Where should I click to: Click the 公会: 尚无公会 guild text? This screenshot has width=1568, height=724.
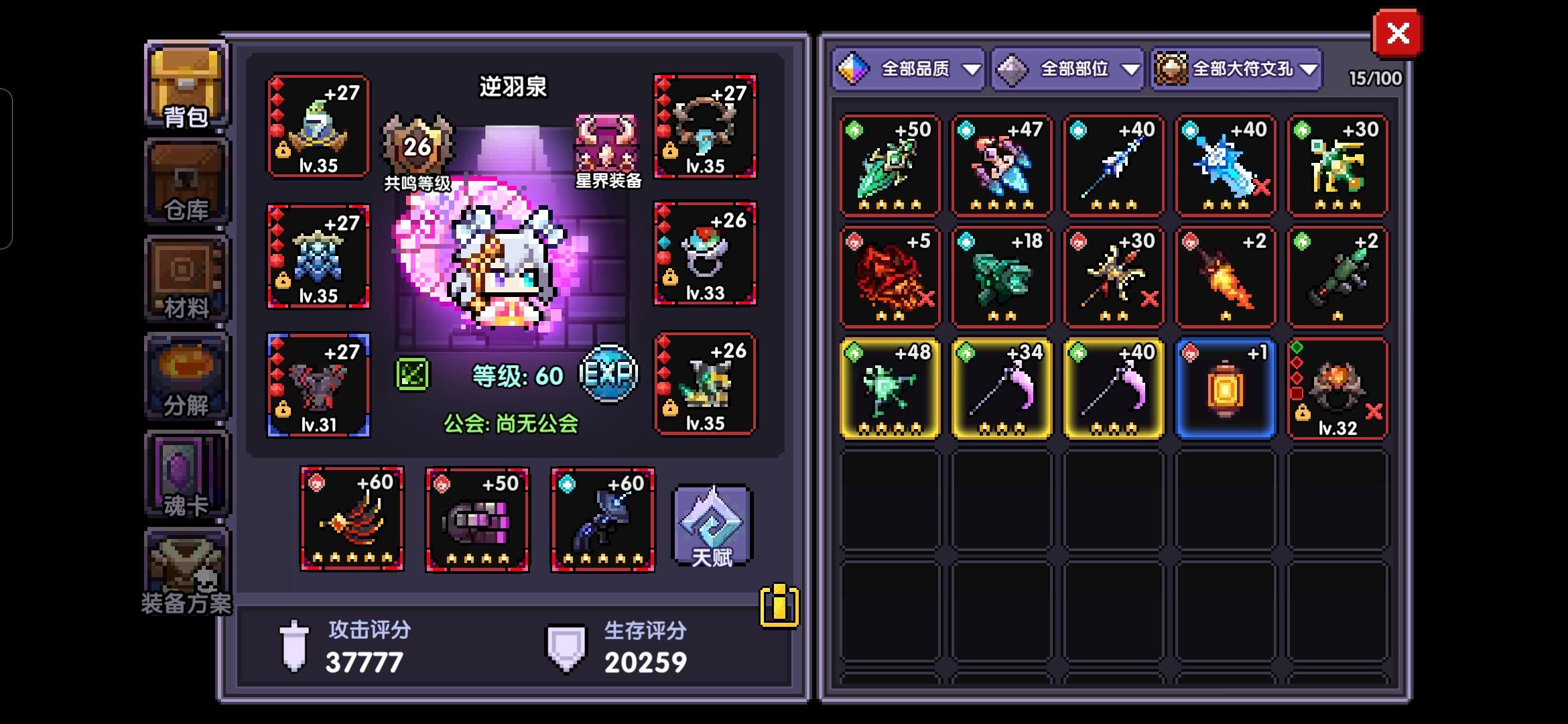tap(511, 423)
